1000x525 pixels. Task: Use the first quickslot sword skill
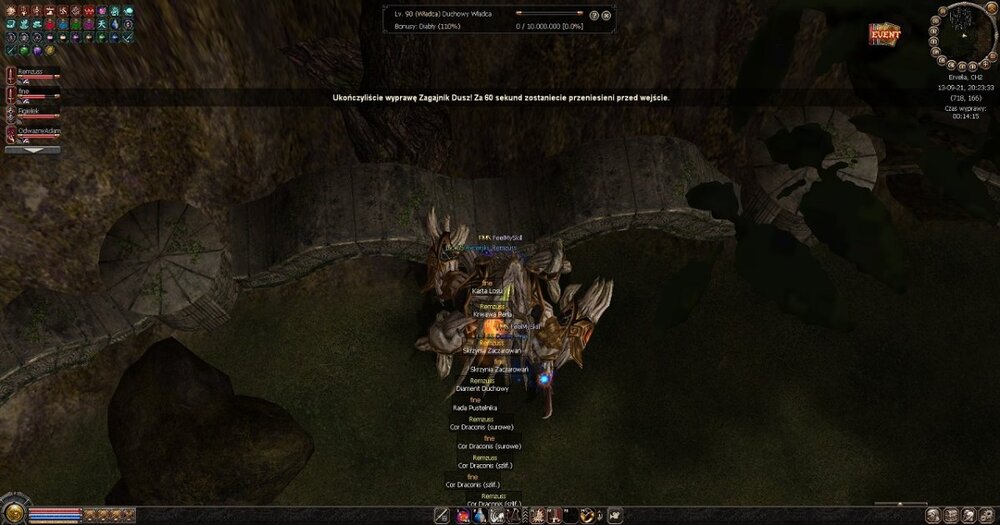442,515
